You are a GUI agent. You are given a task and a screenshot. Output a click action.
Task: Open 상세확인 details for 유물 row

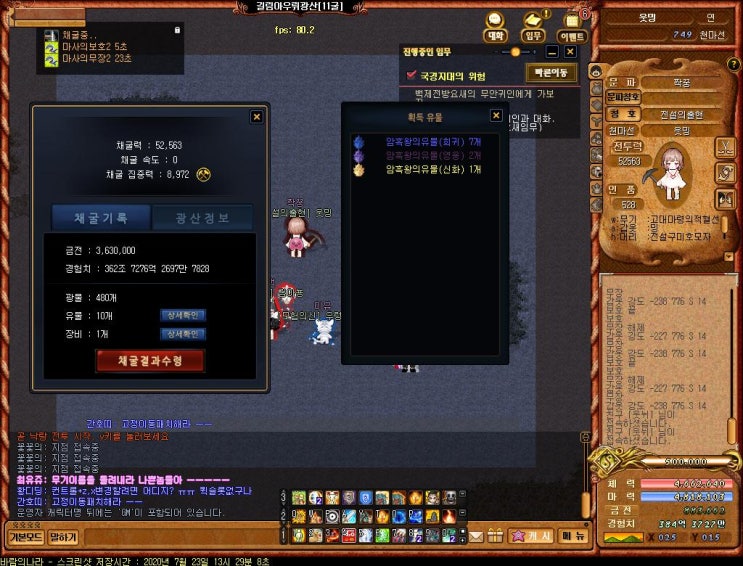(x=182, y=315)
